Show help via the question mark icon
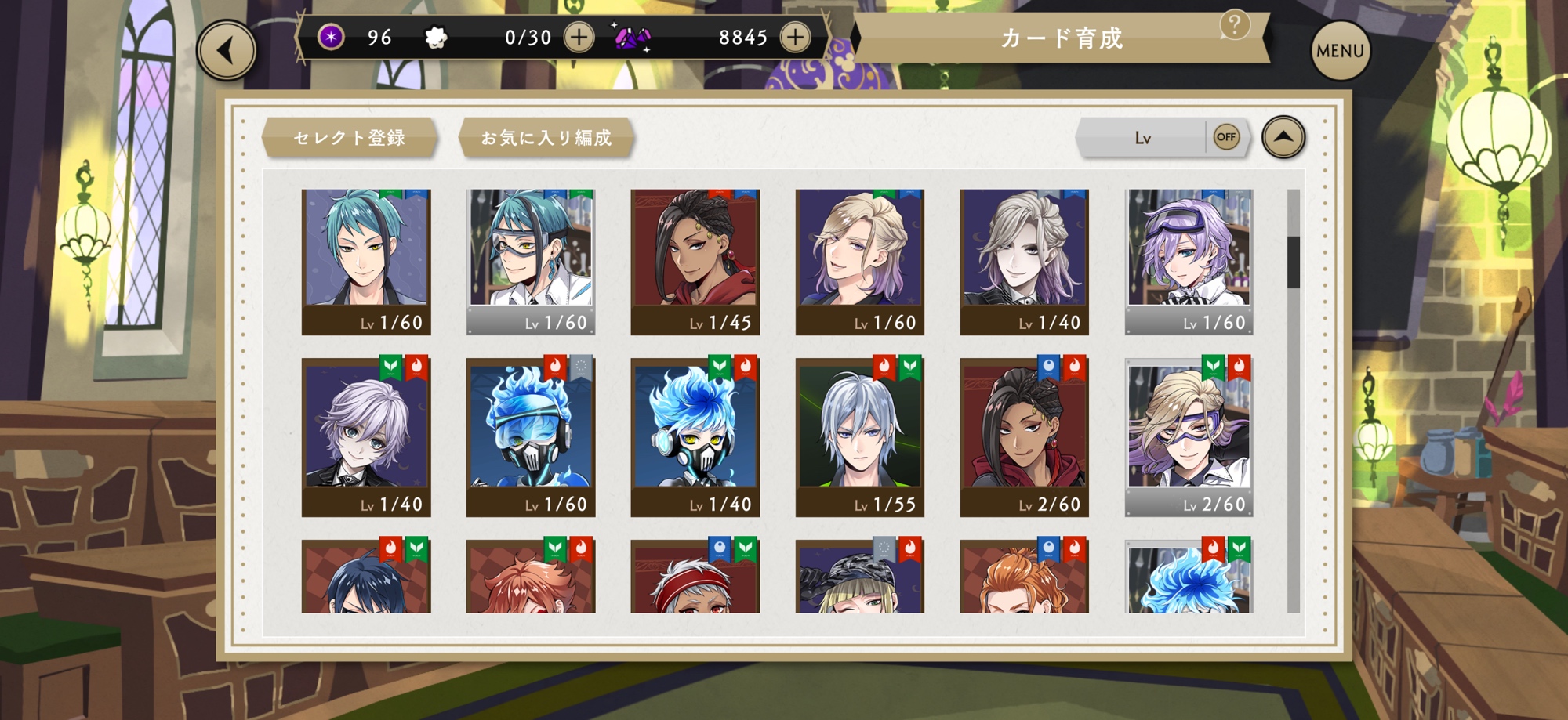This screenshot has width=1568, height=720. 1234,25
